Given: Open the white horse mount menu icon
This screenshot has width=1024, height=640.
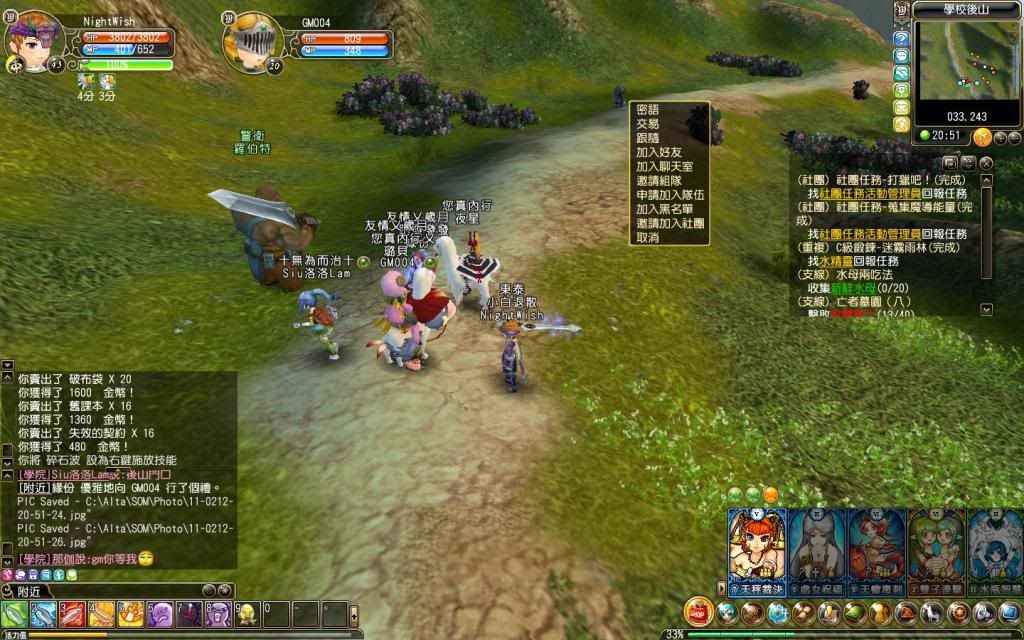Looking at the screenshot, I should 933,612.
